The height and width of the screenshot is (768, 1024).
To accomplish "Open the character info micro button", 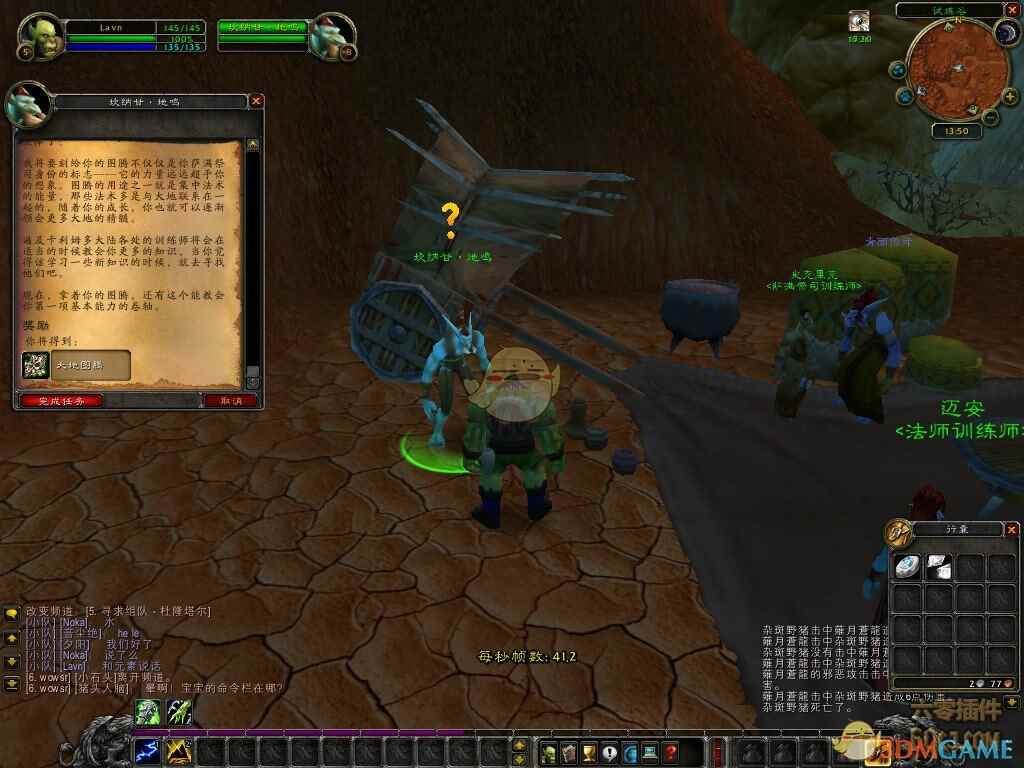I will pos(549,751).
